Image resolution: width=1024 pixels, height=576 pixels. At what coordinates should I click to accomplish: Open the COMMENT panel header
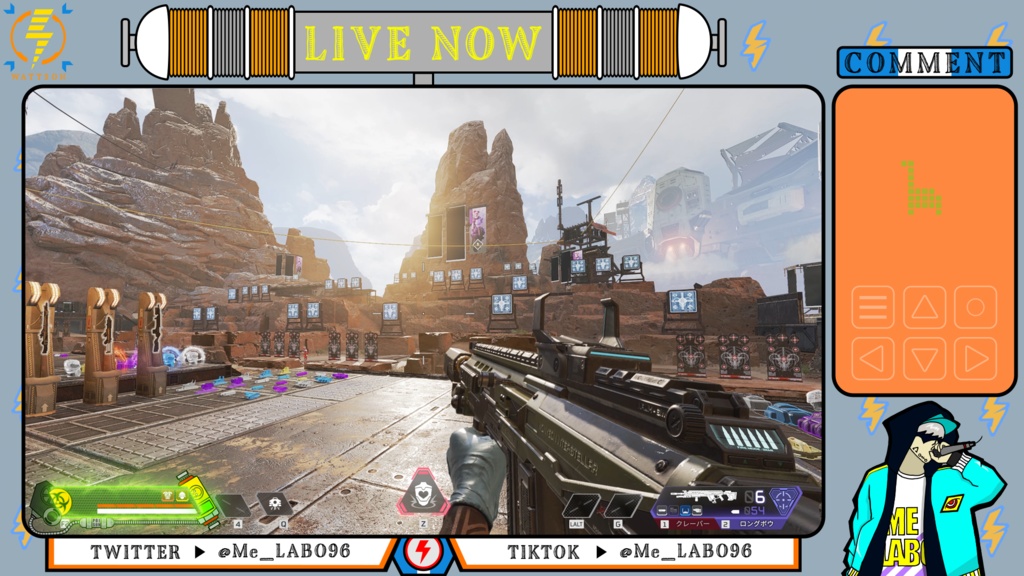click(x=925, y=62)
